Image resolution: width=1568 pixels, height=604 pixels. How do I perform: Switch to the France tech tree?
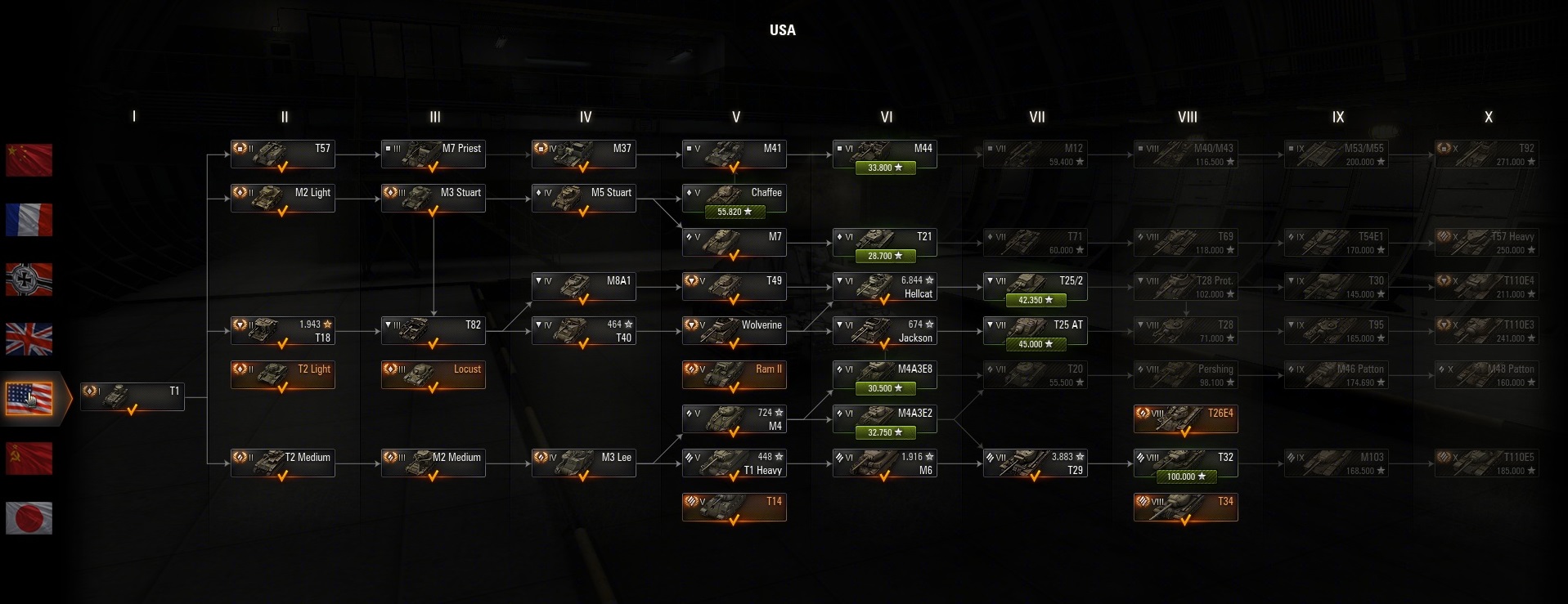pos(29,219)
